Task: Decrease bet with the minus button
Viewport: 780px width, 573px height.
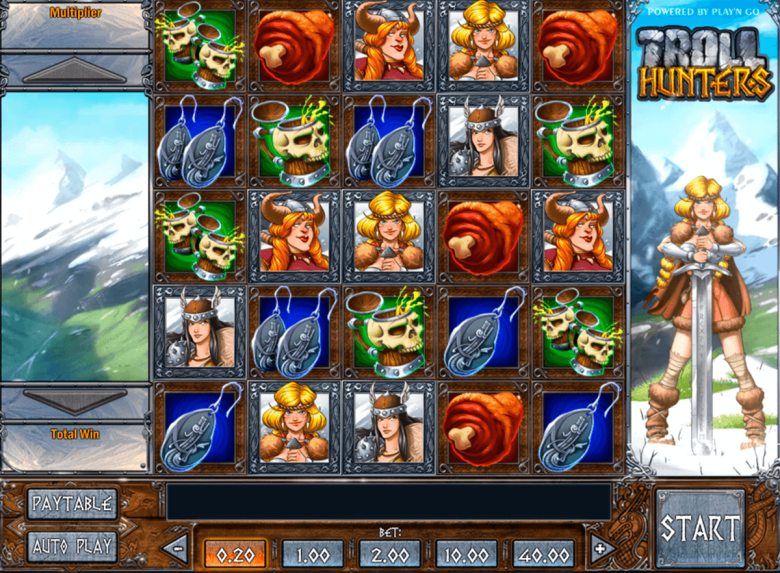Action: pyautogui.click(x=175, y=548)
